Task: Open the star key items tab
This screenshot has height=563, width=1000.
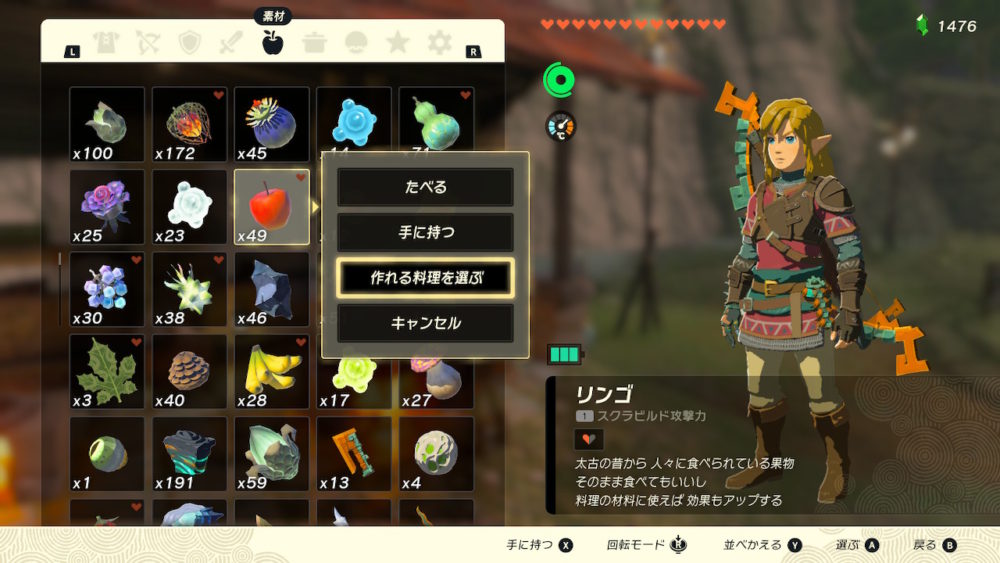Action: coord(398,43)
